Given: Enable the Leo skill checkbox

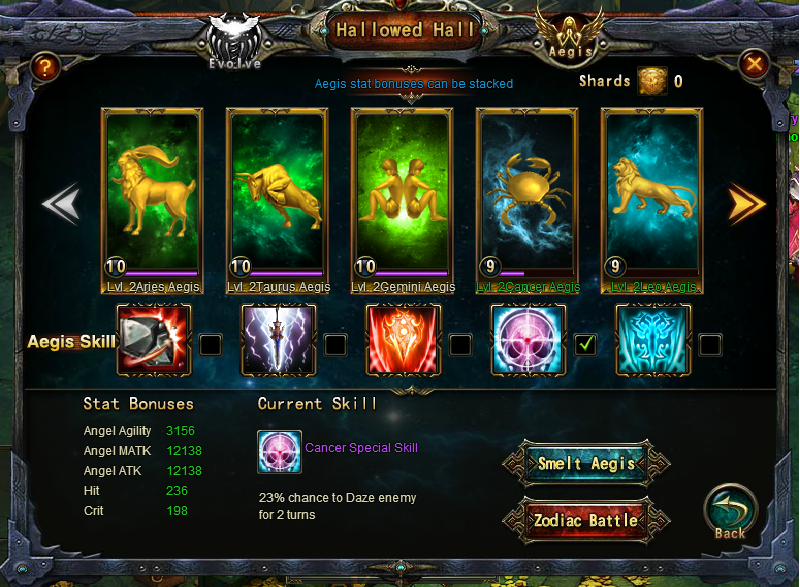Looking at the screenshot, I should pos(710,345).
